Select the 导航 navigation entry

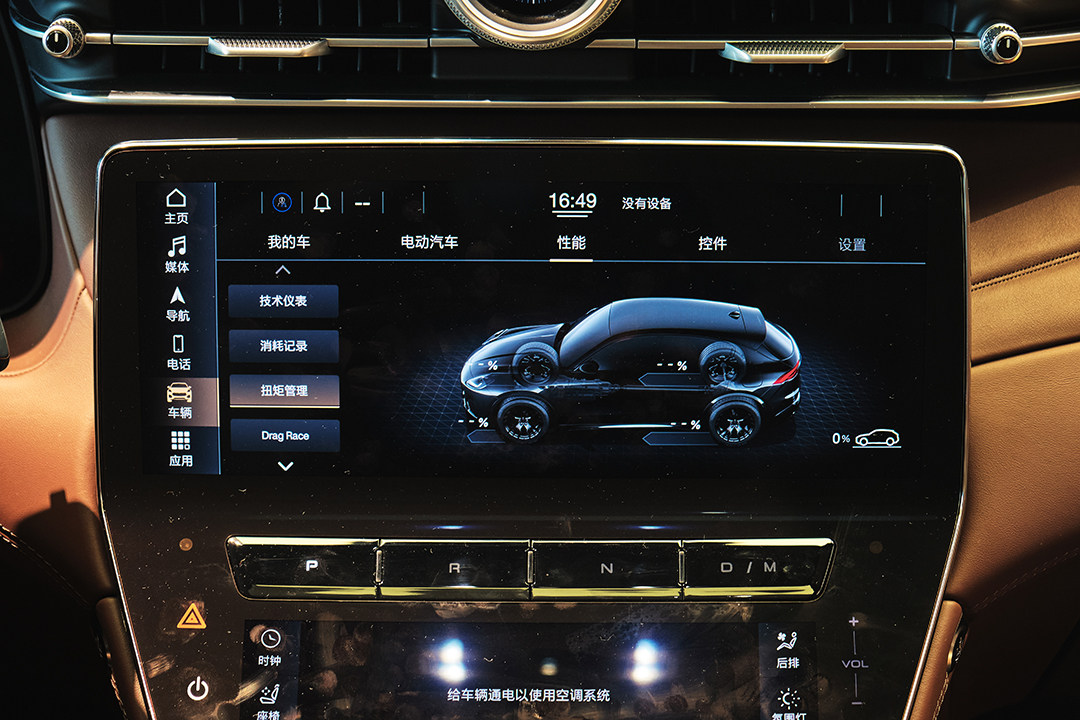click(177, 304)
